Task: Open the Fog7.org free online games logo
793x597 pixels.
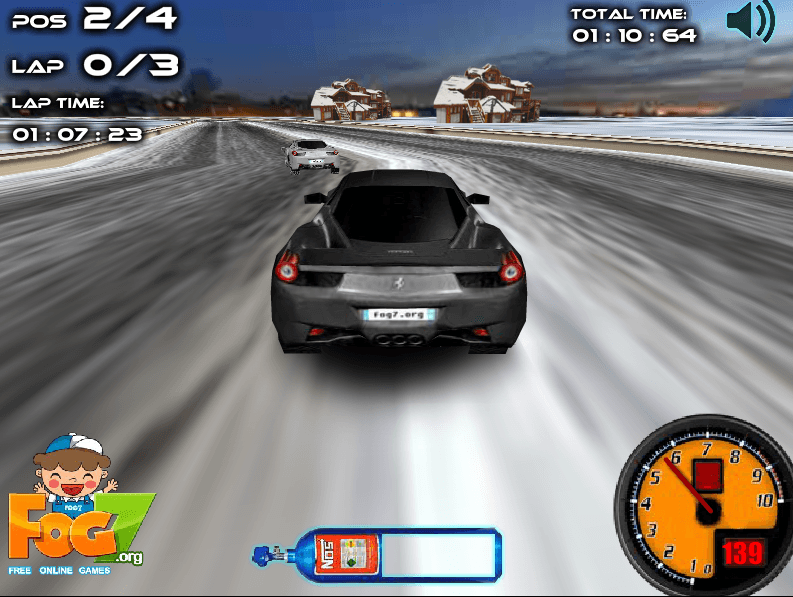Action: click(76, 510)
